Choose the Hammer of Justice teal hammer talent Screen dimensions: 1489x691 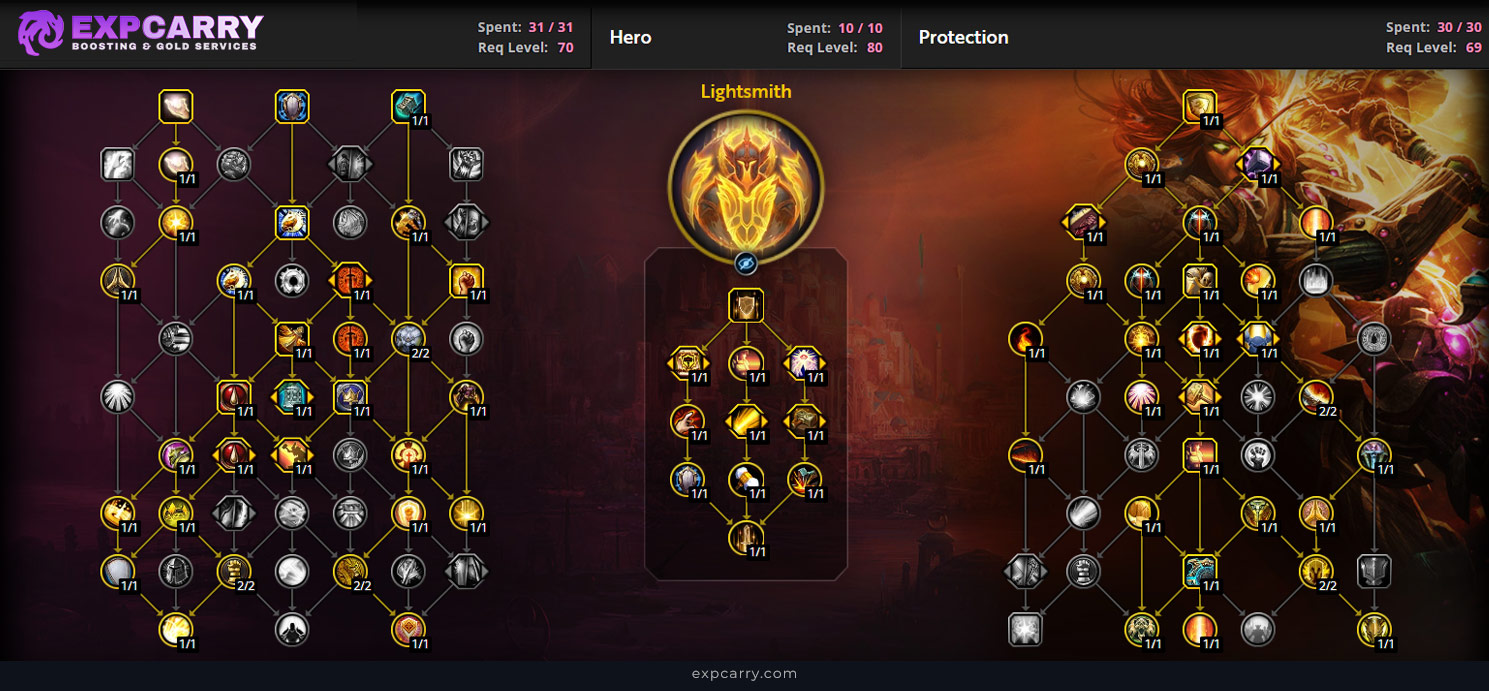coord(408,107)
